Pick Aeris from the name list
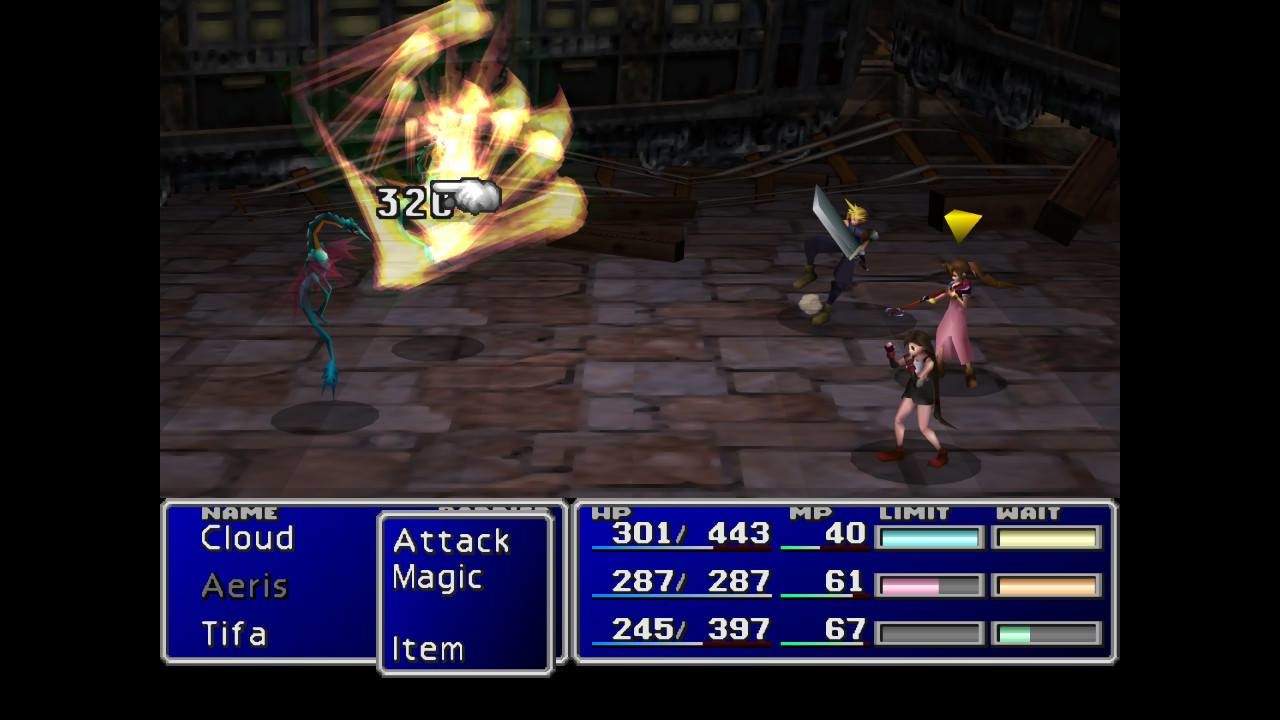Image resolution: width=1280 pixels, height=720 pixels. (x=244, y=586)
